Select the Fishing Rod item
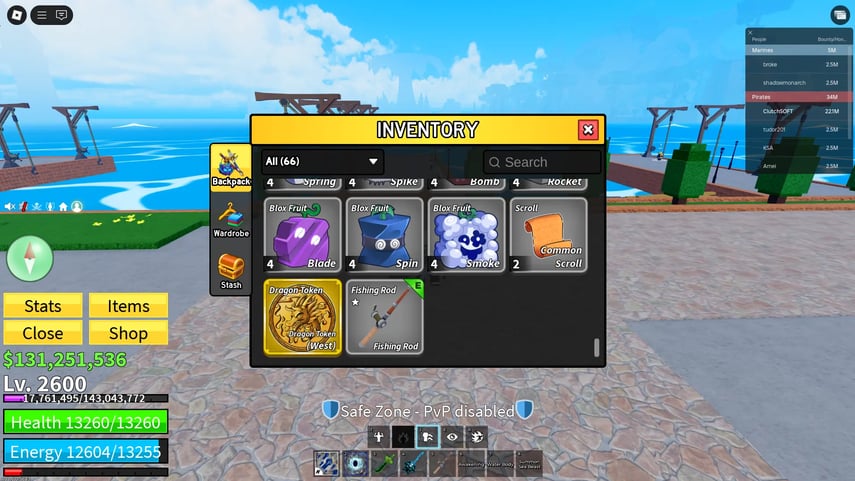 coord(385,317)
